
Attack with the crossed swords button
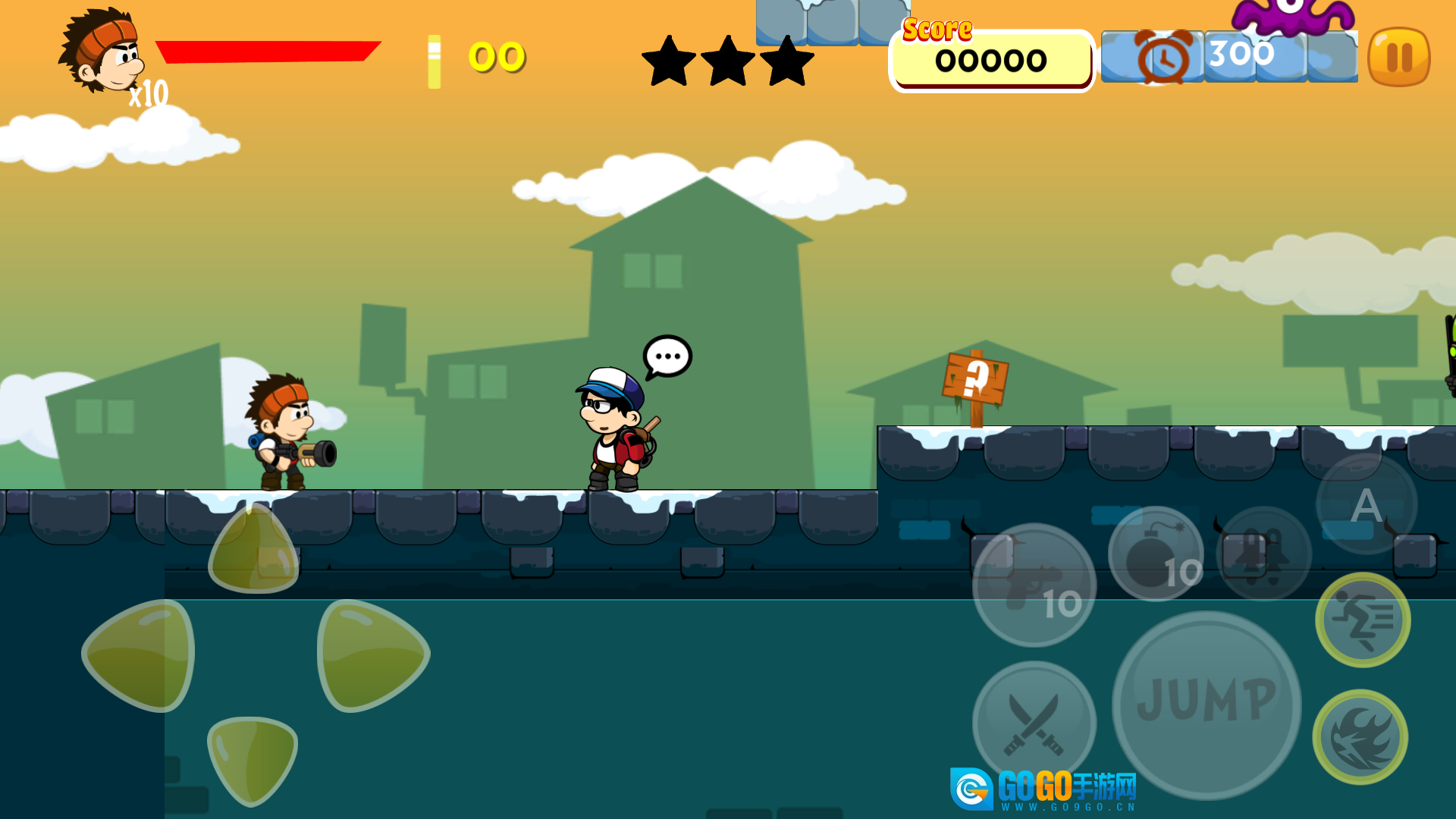click(1033, 722)
